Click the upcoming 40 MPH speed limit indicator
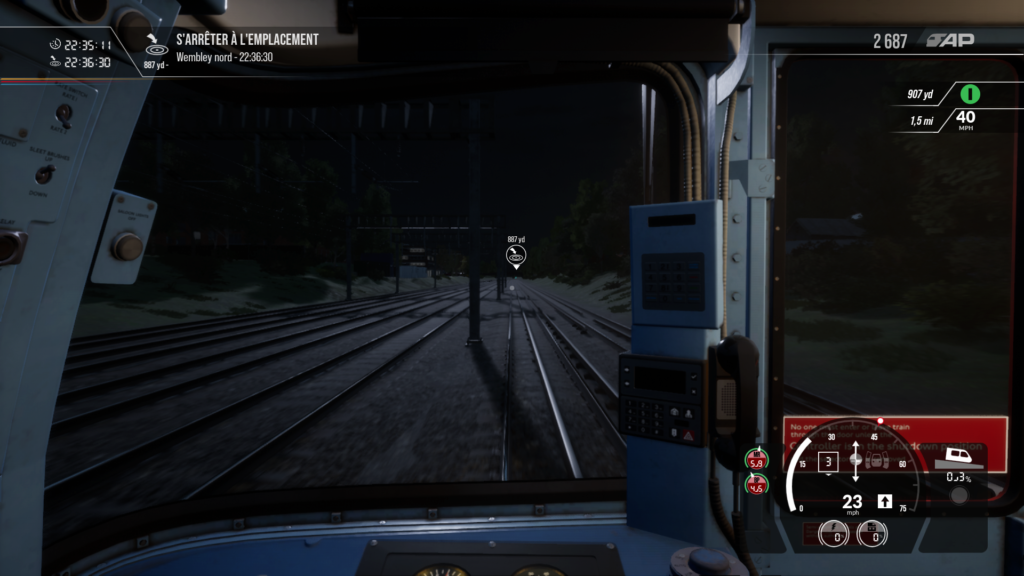This screenshot has width=1024, height=576. click(x=966, y=120)
